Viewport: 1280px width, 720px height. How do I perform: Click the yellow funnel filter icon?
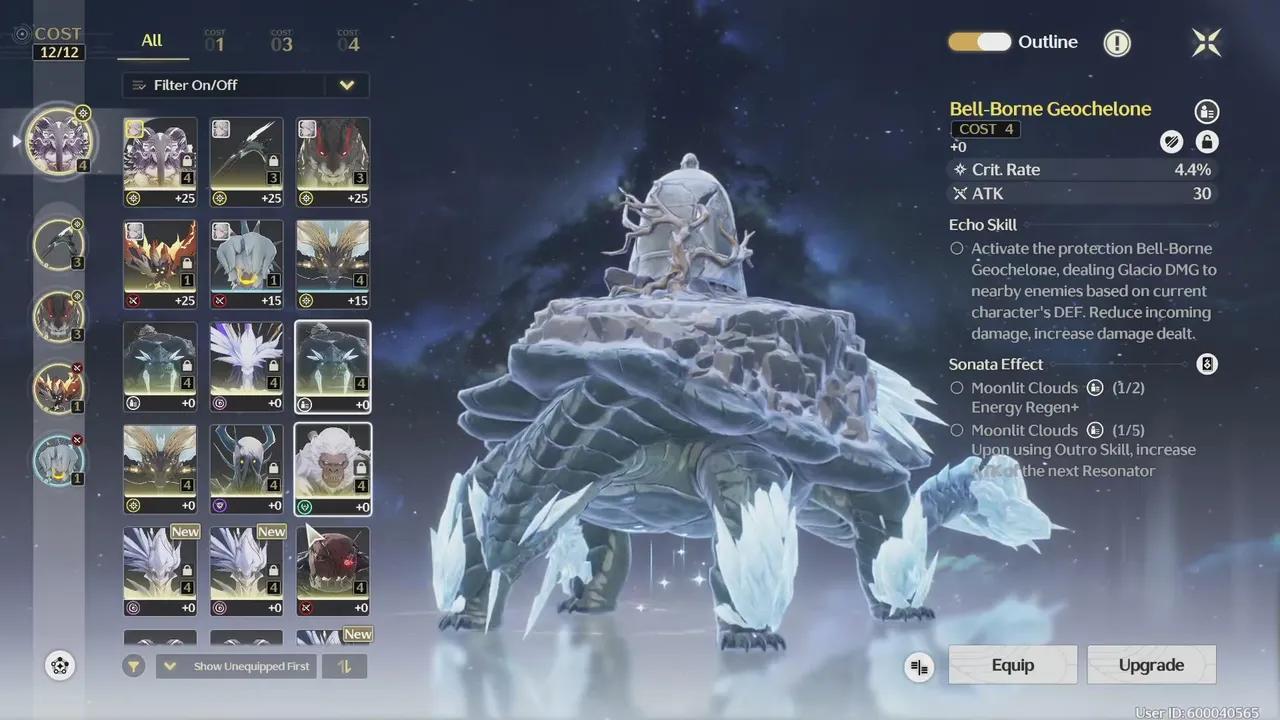(133, 666)
